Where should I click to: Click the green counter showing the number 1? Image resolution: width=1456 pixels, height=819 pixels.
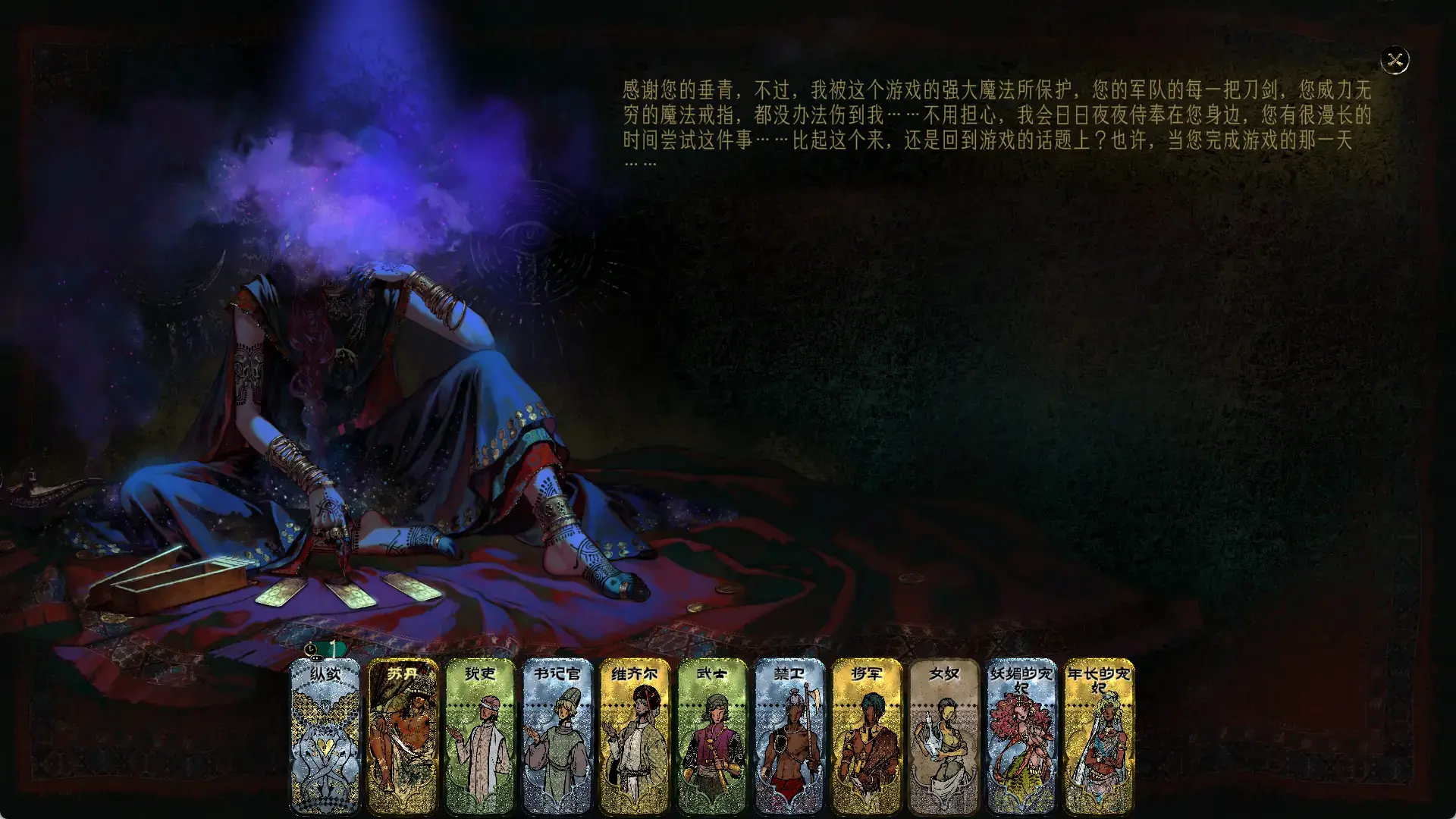click(334, 649)
